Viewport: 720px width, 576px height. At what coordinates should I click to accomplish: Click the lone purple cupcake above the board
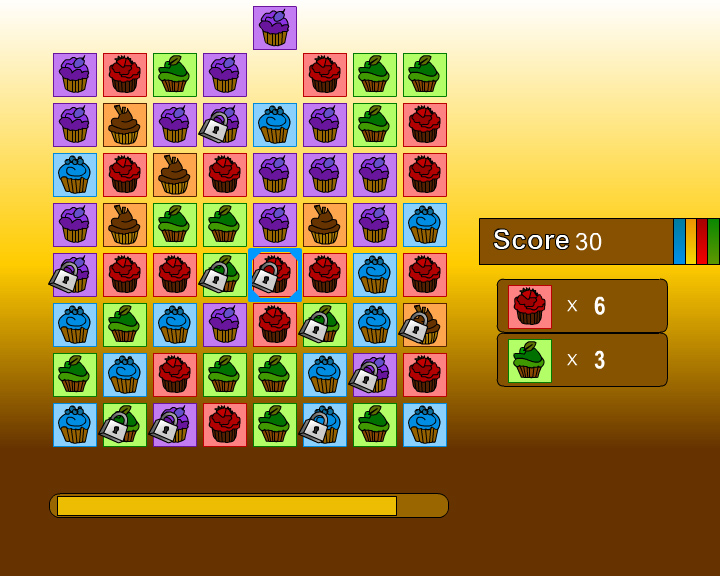(x=275, y=28)
